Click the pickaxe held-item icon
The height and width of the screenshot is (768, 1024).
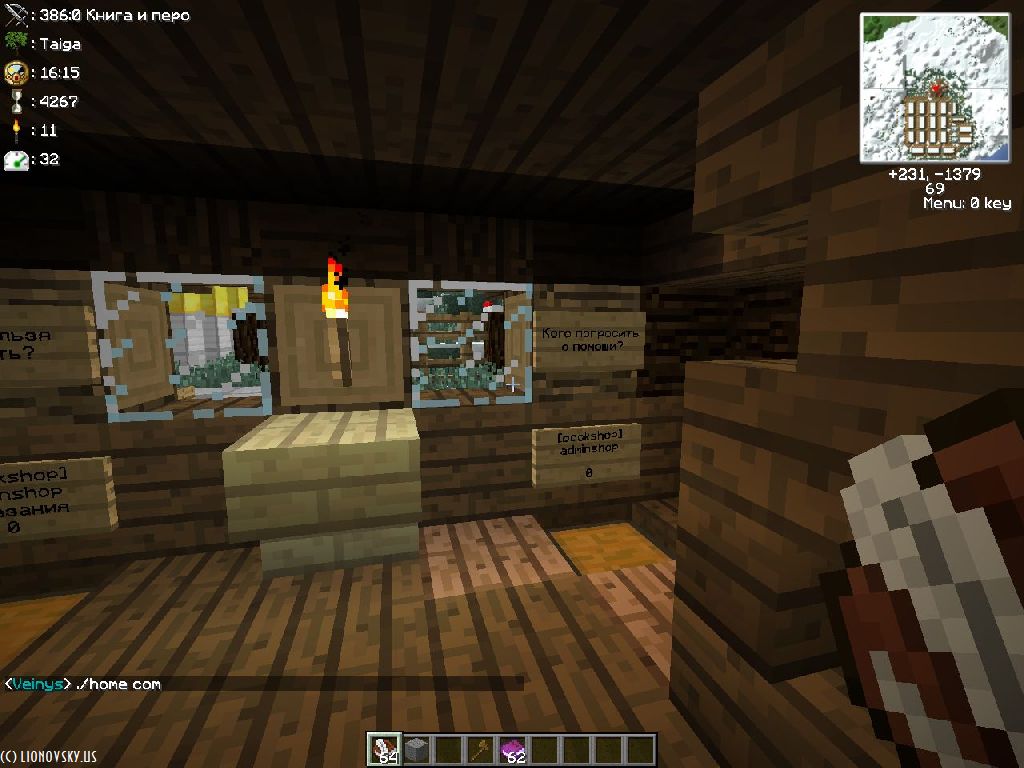pyautogui.click(x=15, y=15)
